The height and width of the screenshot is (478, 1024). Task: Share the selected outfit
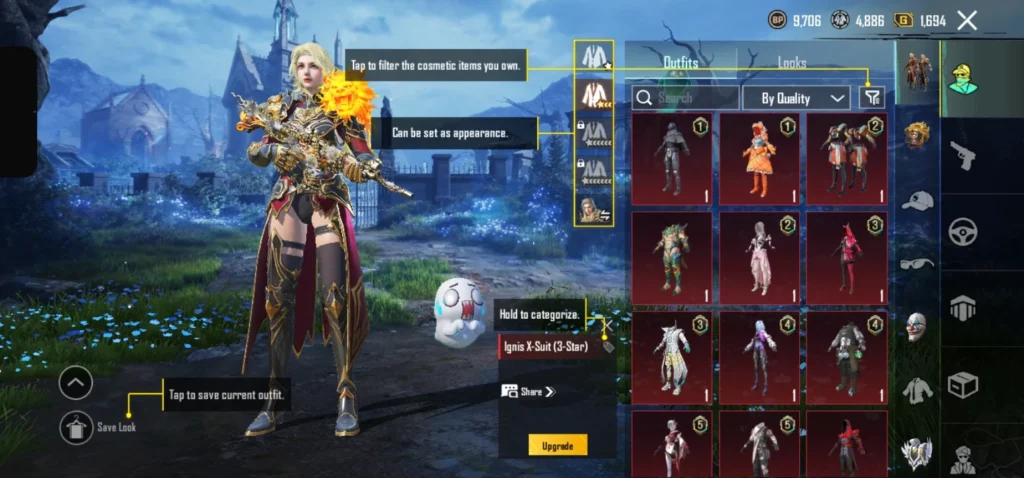pos(527,392)
